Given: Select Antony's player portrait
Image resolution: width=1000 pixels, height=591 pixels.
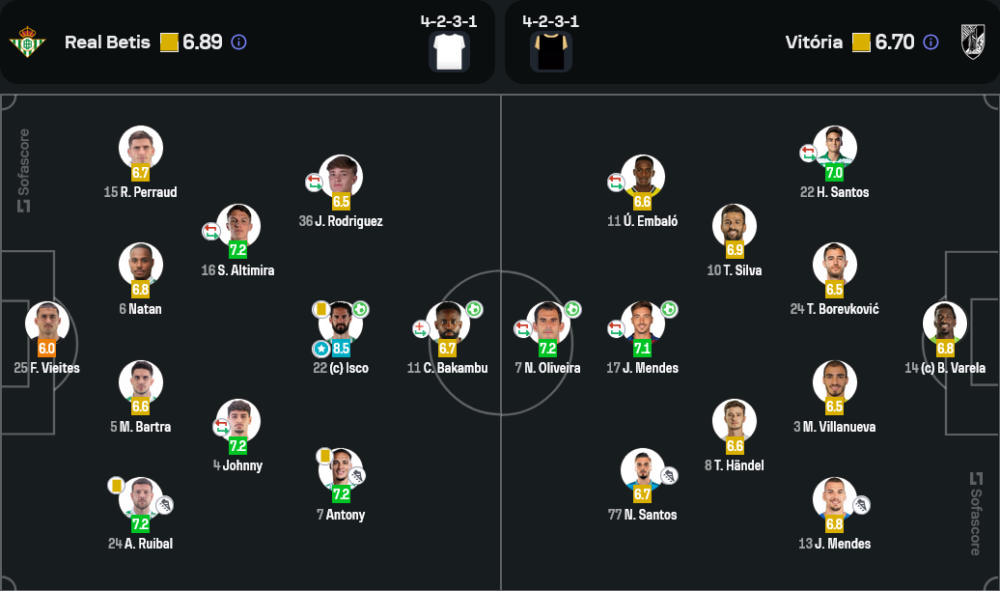Looking at the screenshot, I should [x=341, y=470].
